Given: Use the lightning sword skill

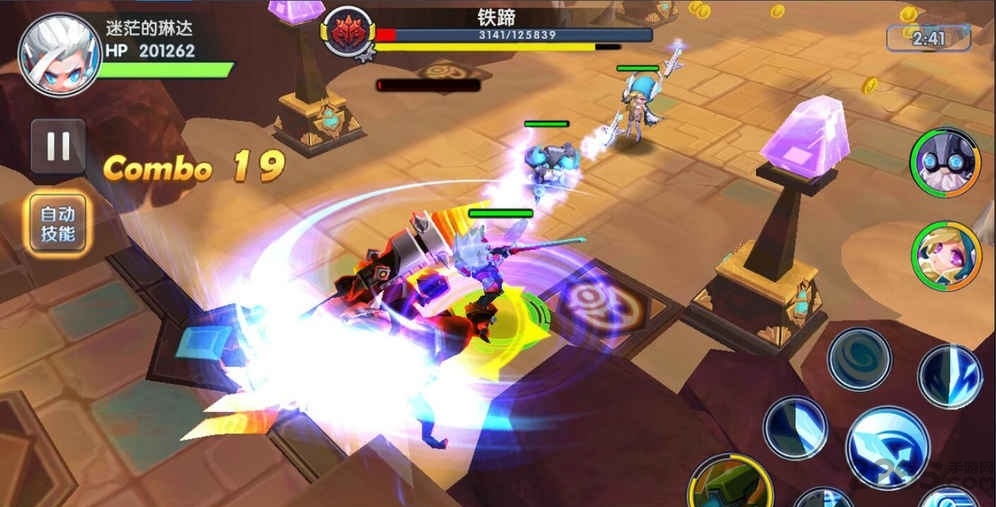Looking at the screenshot, I should click(949, 376).
